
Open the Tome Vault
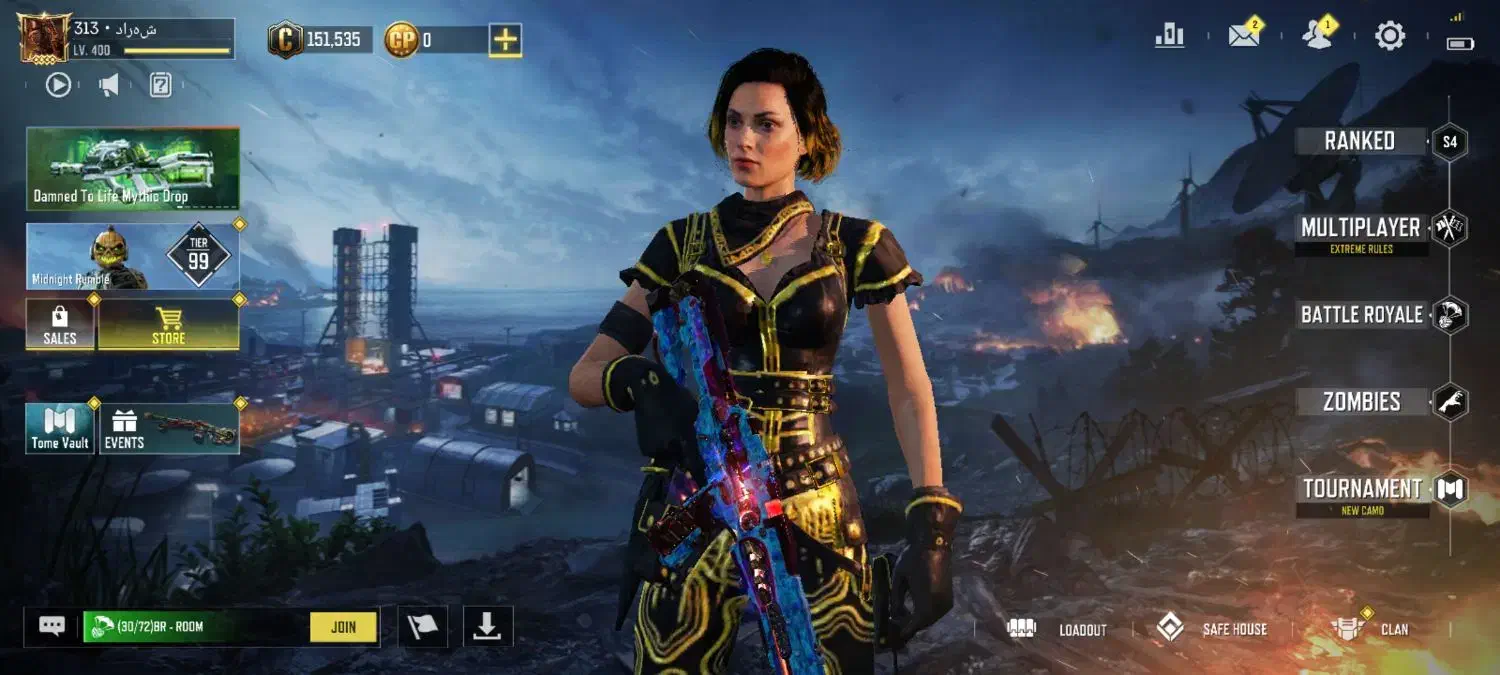click(x=60, y=428)
